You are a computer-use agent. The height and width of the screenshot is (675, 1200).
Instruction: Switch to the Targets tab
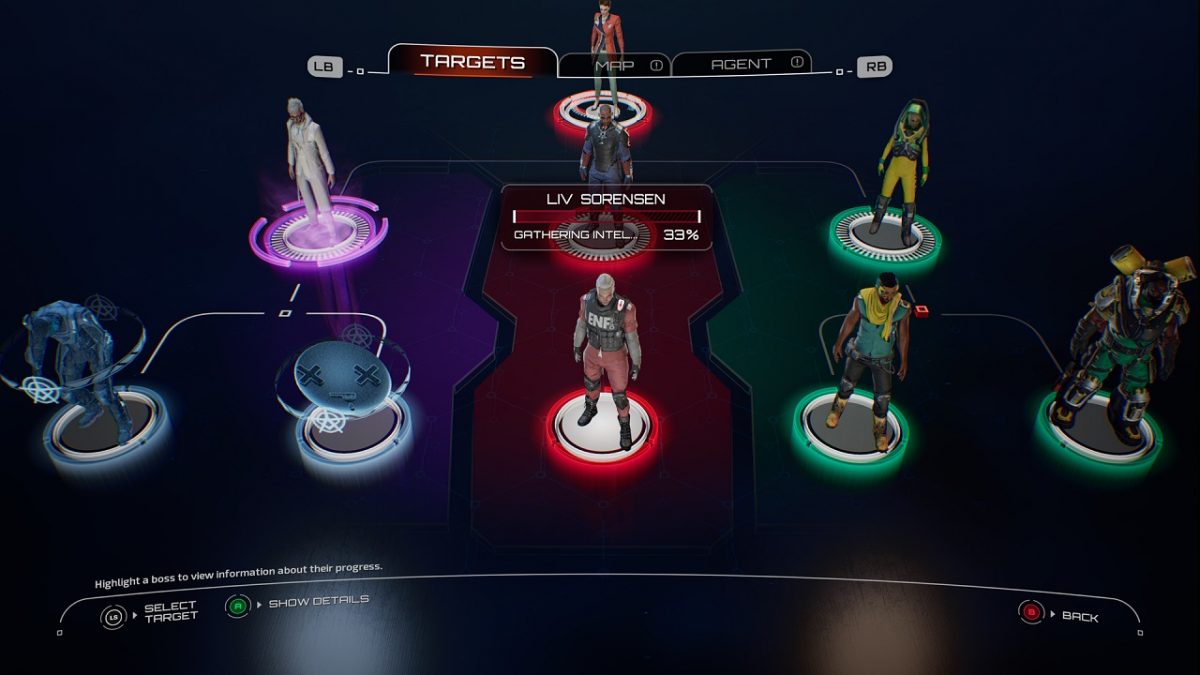(x=472, y=62)
